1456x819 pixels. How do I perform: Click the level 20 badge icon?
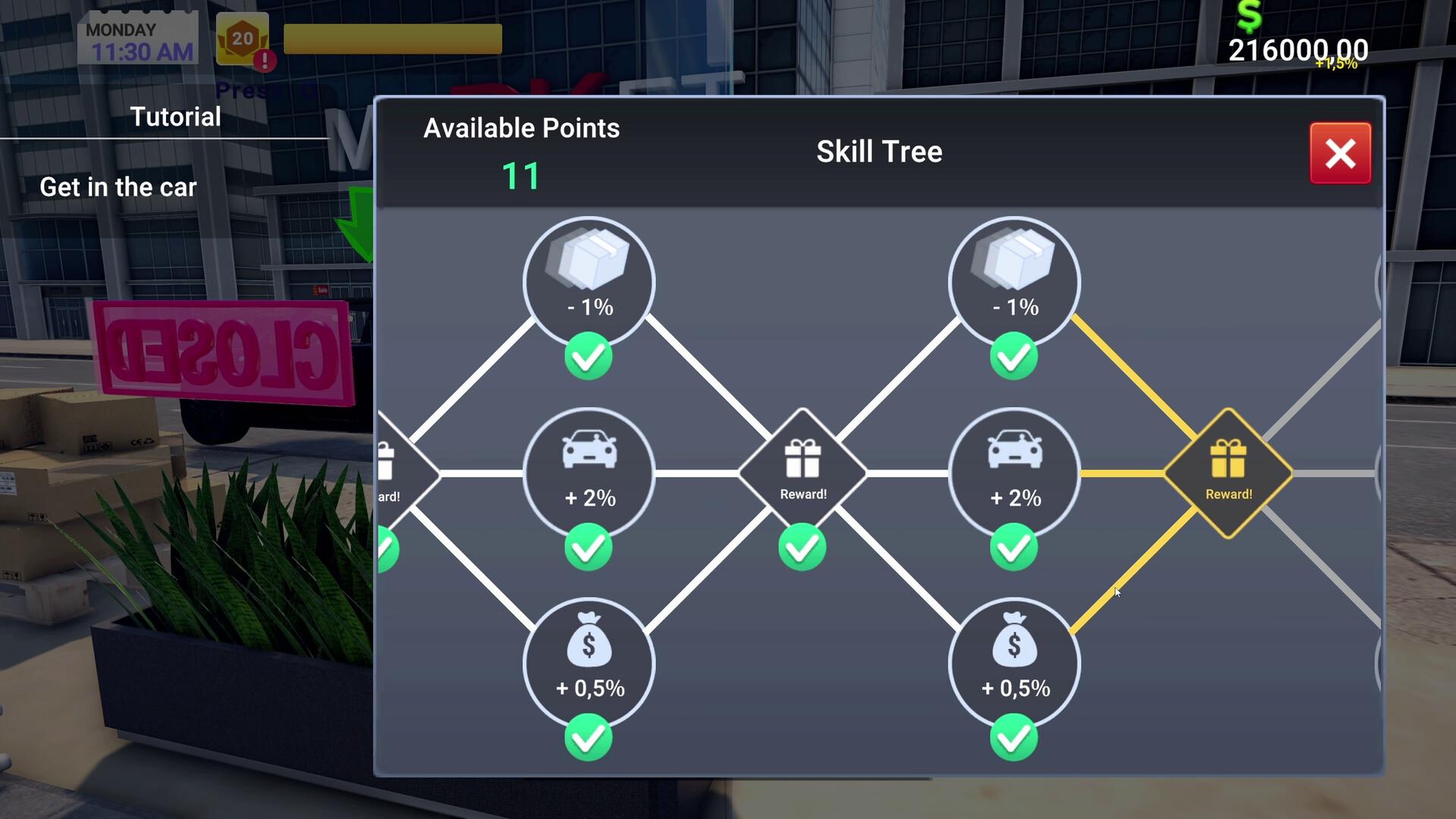pyautogui.click(x=243, y=35)
